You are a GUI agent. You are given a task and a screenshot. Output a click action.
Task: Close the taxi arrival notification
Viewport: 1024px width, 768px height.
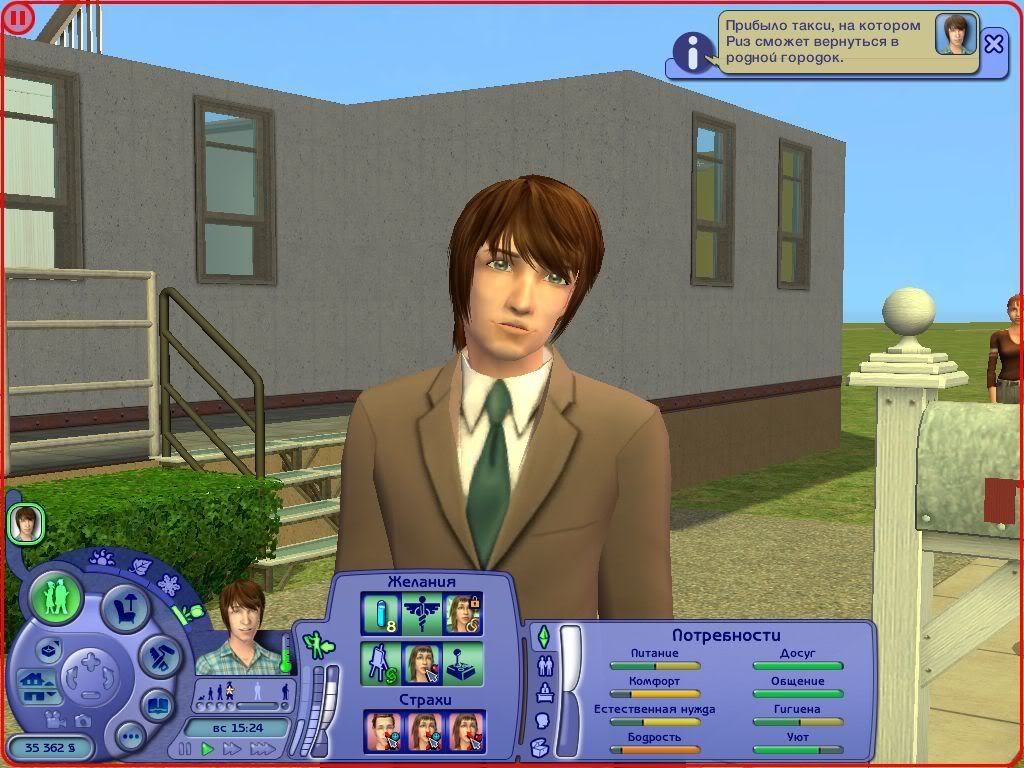(x=993, y=44)
